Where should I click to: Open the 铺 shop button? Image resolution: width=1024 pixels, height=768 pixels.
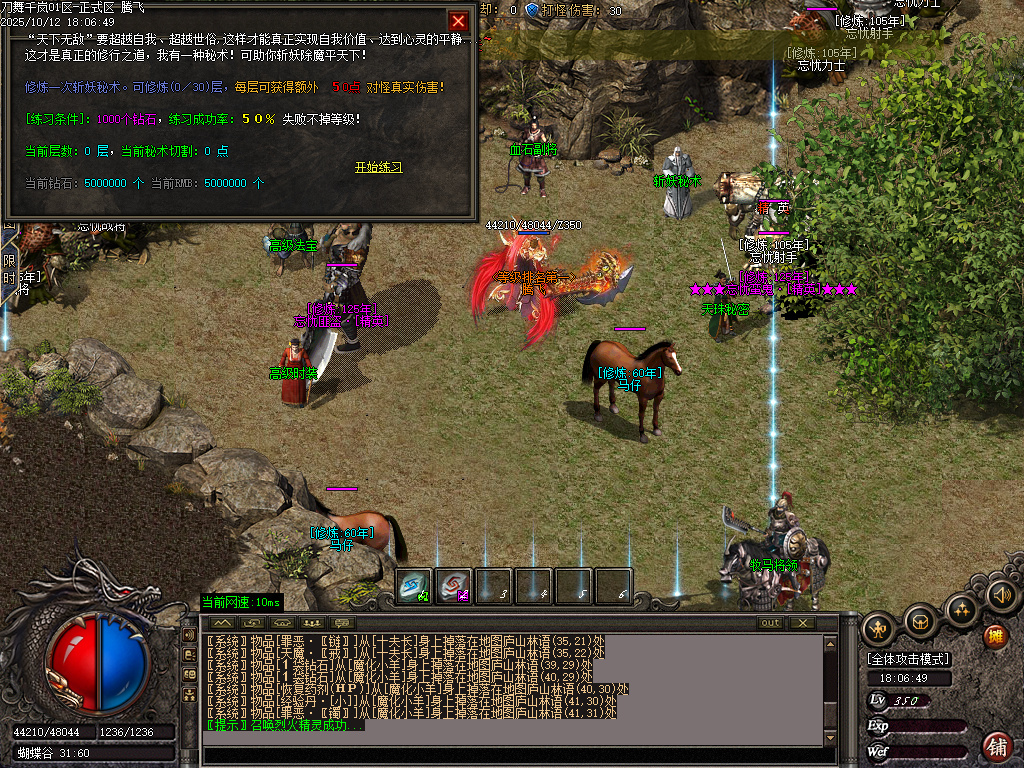click(996, 746)
